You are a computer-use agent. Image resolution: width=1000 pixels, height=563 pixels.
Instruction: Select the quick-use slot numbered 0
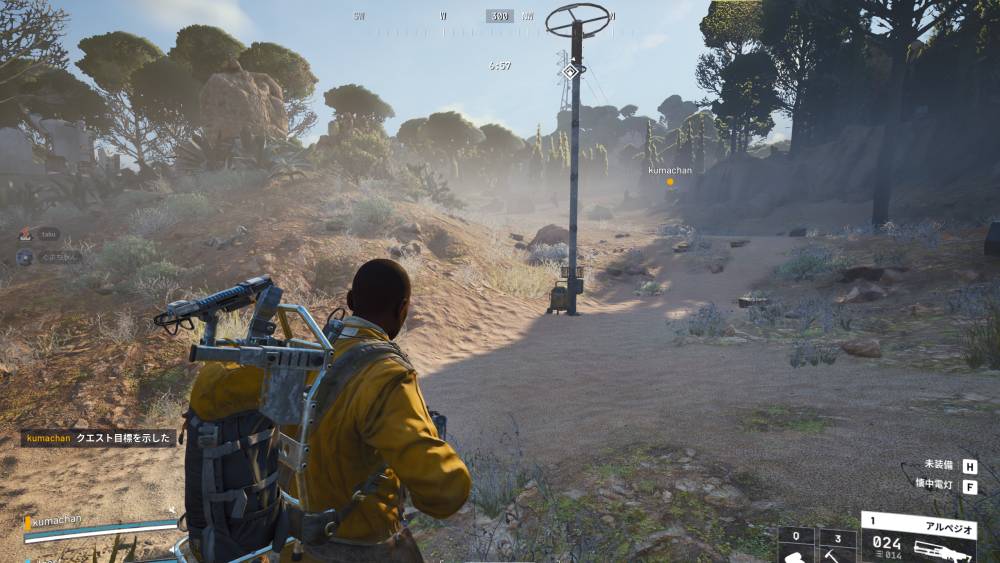(x=796, y=545)
